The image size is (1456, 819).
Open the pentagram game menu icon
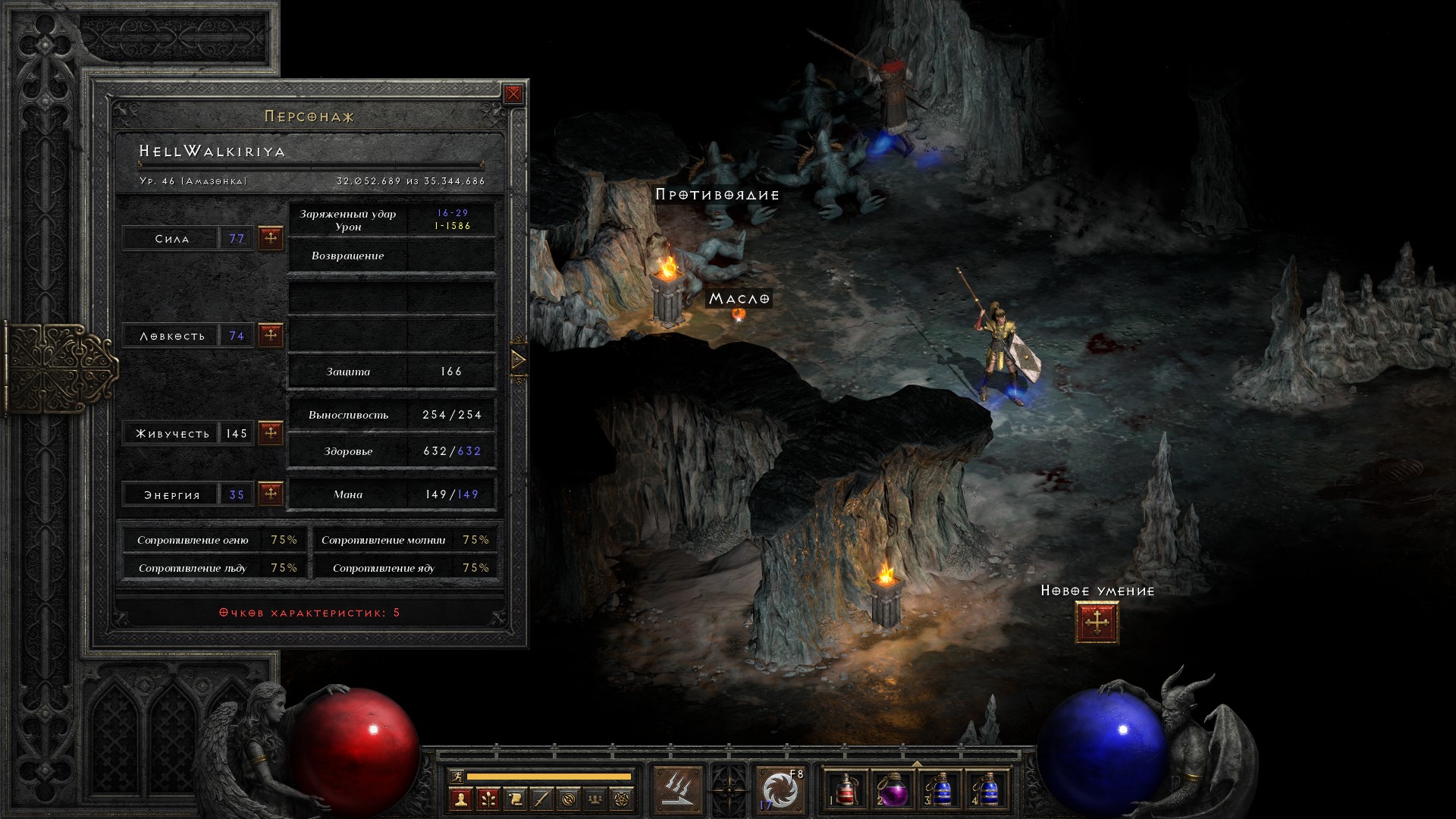[x=623, y=799]
